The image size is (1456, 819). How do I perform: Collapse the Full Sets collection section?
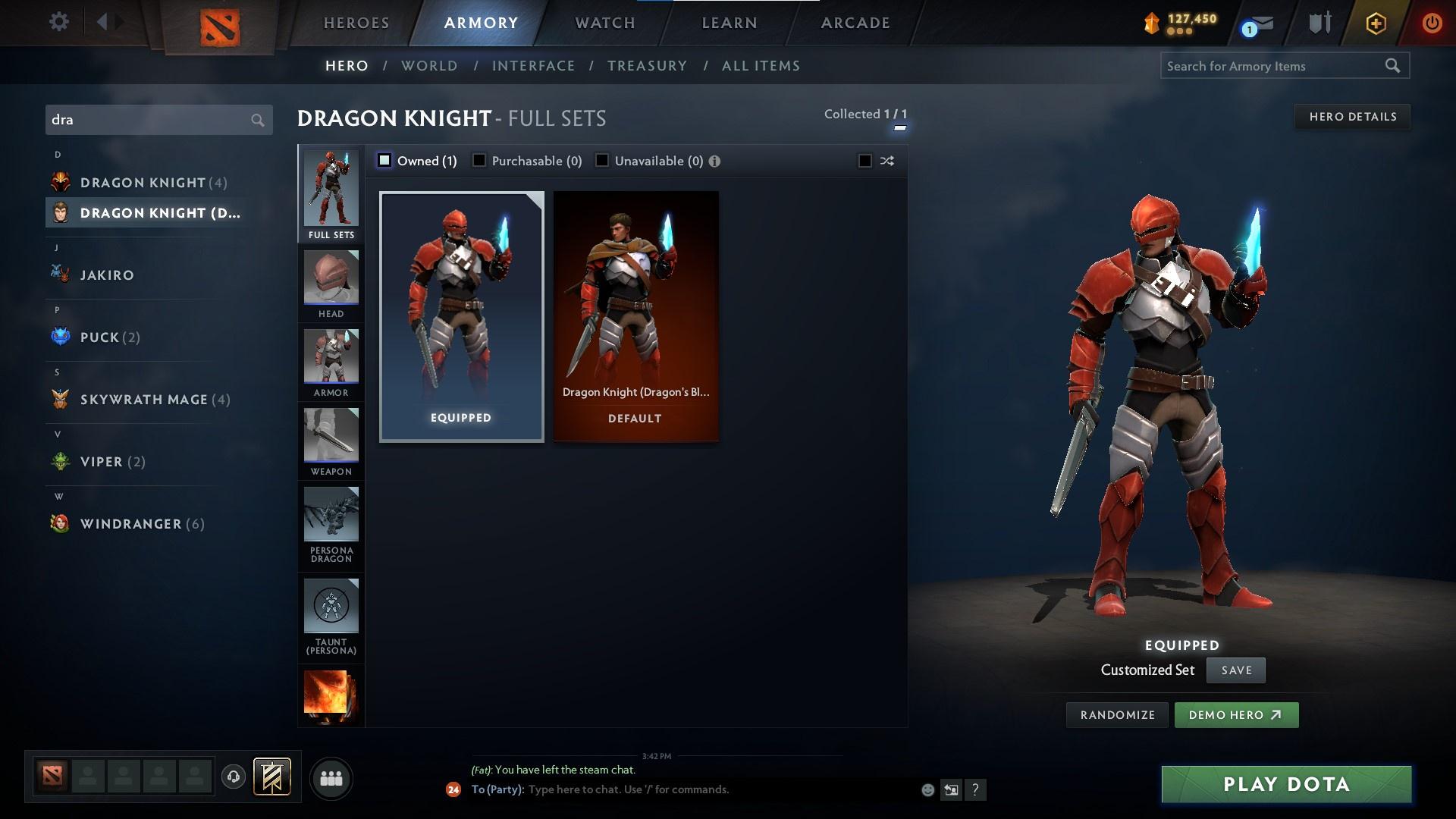coord(899,127)
